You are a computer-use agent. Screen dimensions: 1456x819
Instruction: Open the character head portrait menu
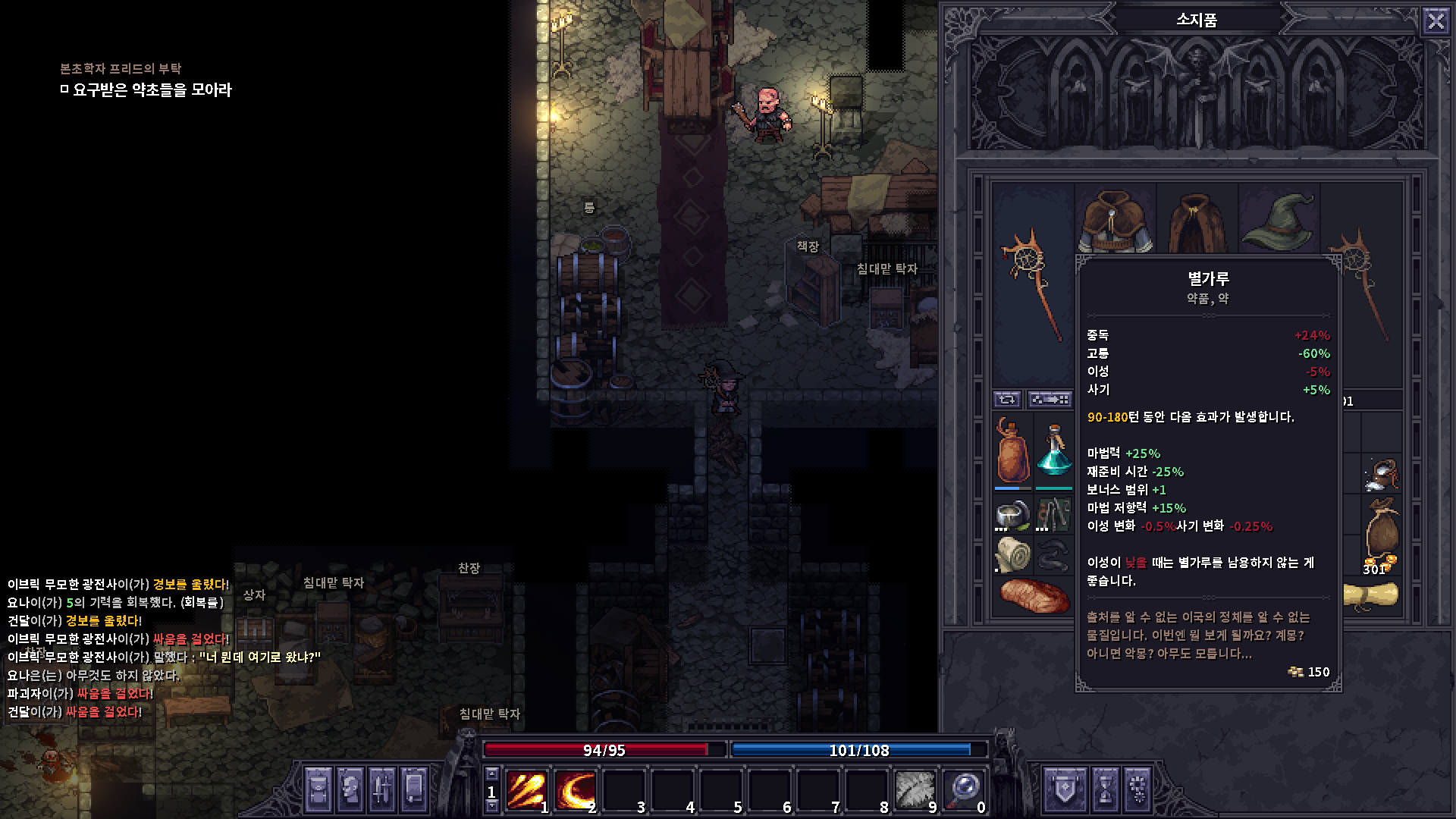(350, 789)
